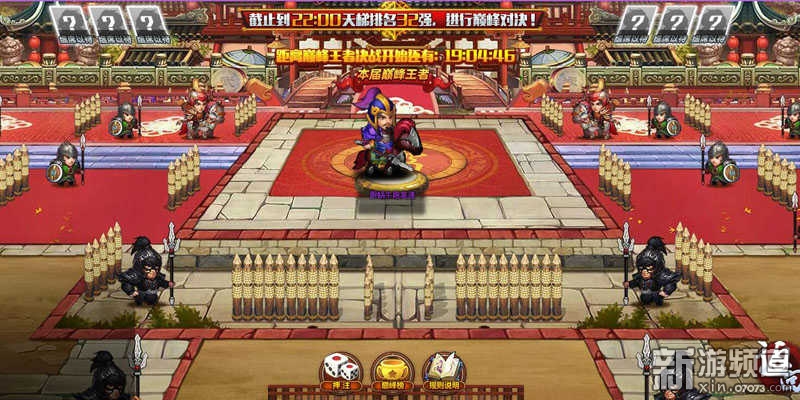
Task: Open the 押注 betting dice button
Action: [x=338, y=370]
